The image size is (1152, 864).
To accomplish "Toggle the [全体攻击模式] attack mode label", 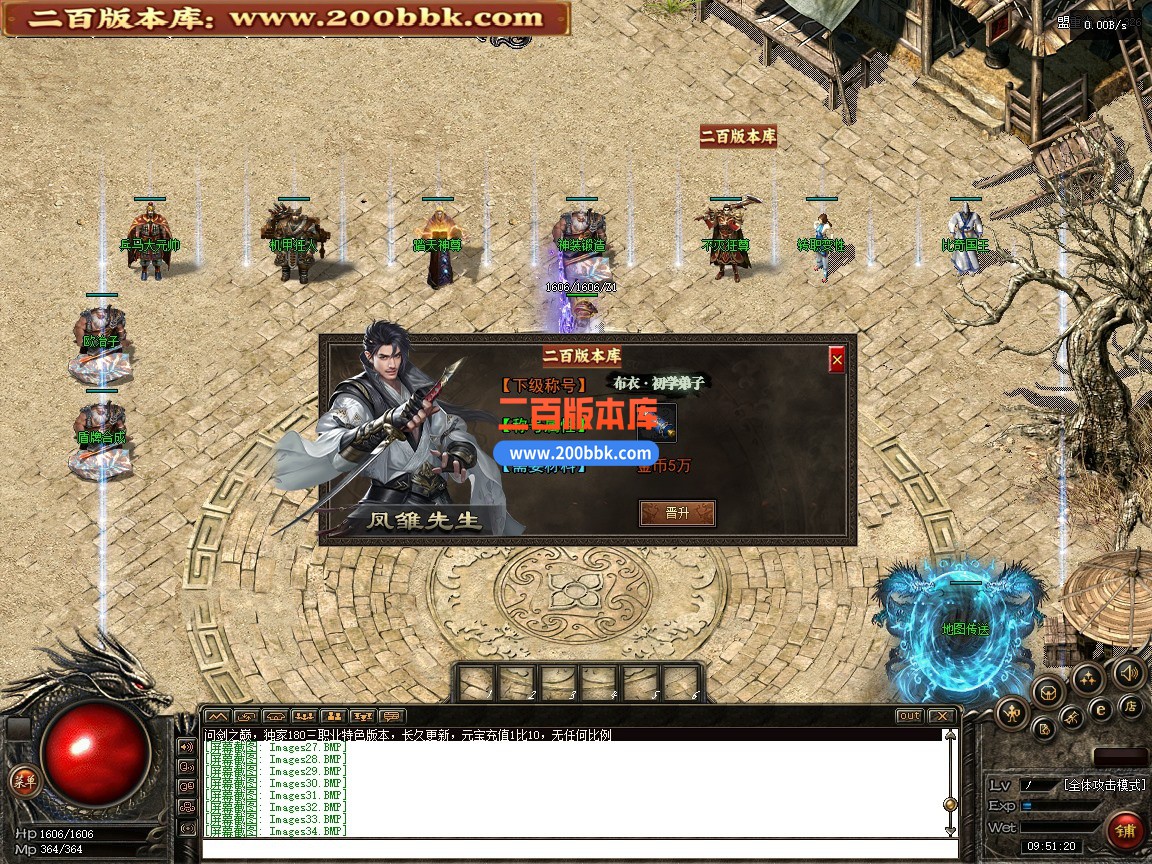I will pos(1104,785).
